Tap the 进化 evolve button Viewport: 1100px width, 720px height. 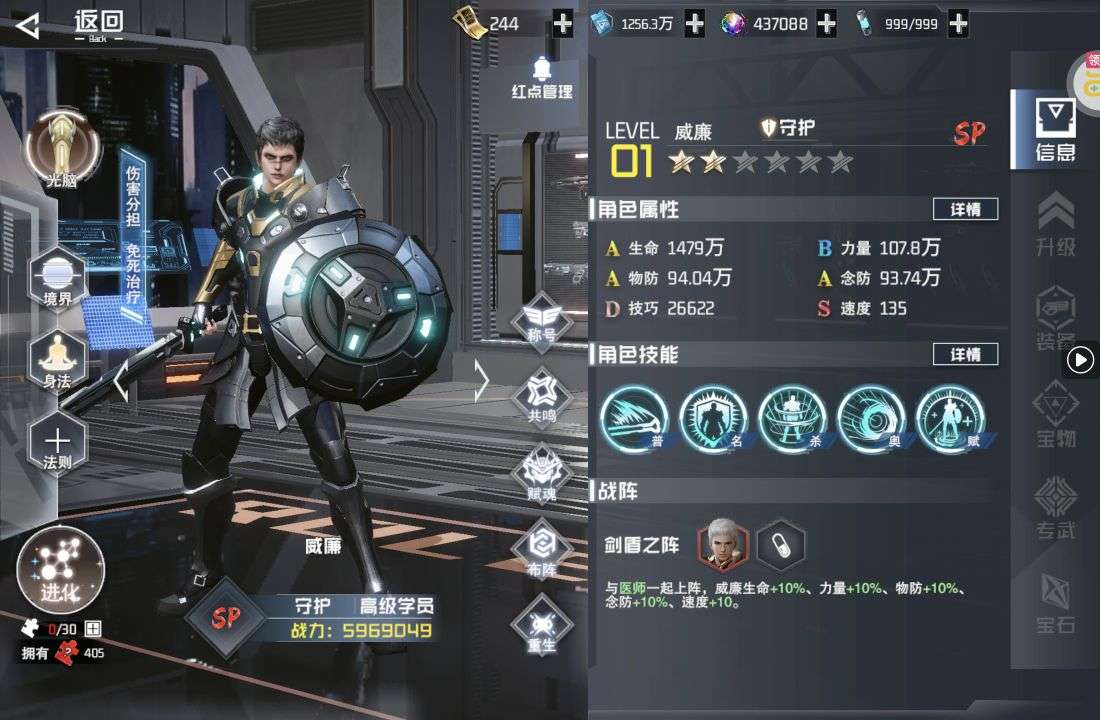coord(60,570)
